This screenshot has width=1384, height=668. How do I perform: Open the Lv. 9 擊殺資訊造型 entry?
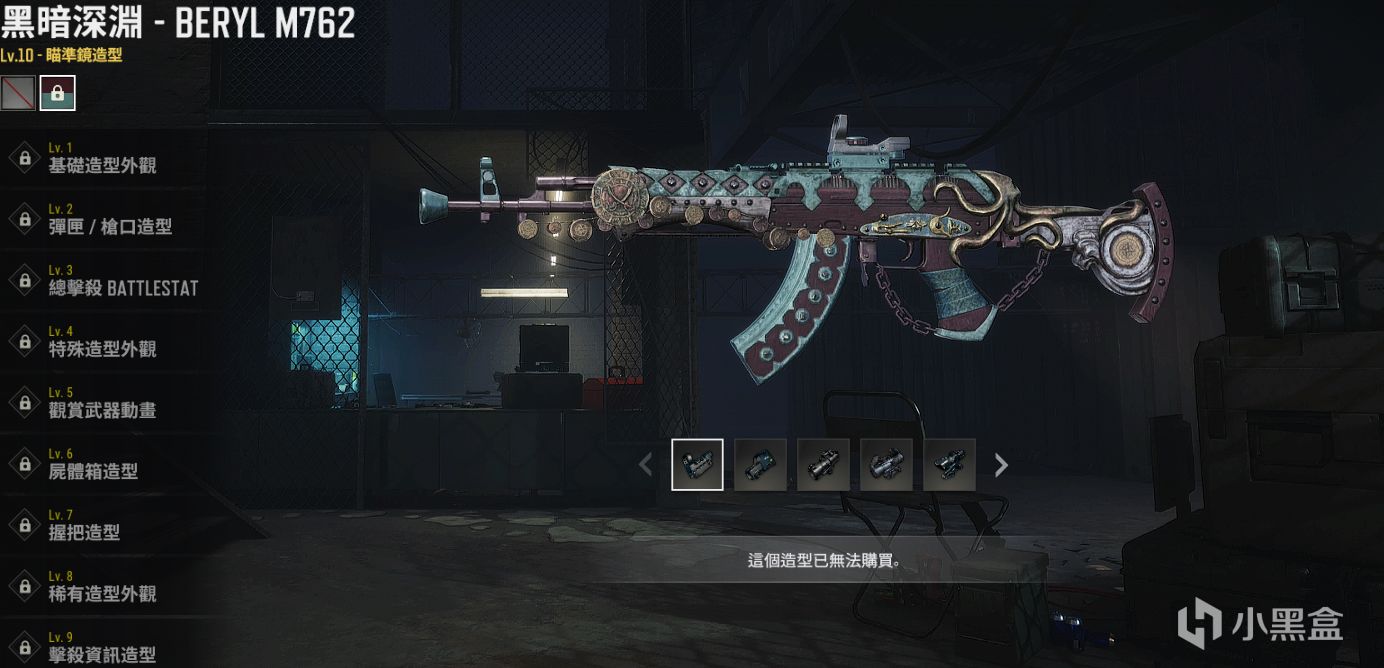[102, 648]
